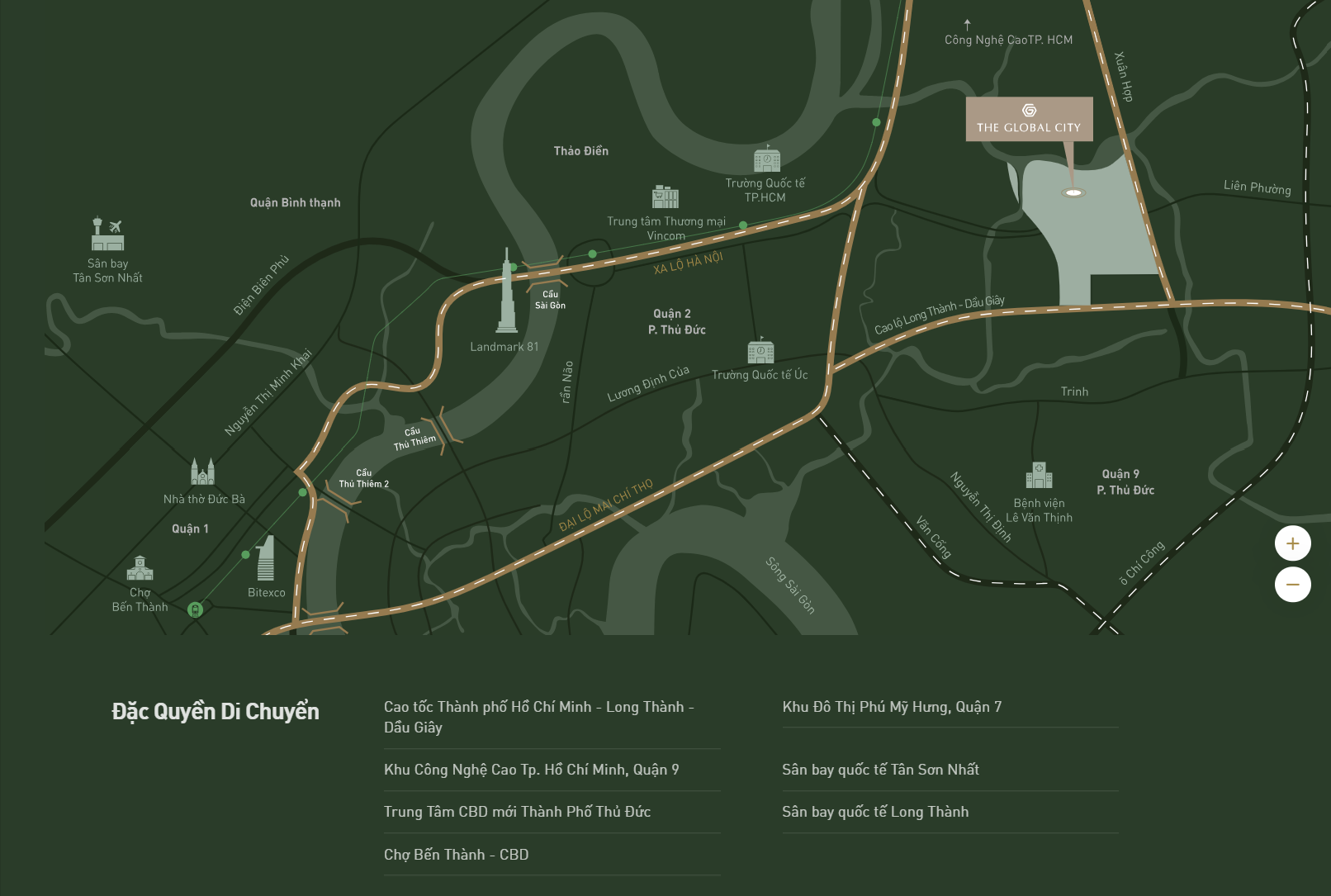This screenshot has width=1331, height=896.
Task: Open Sân bay quốc tế Tân Sơn Nhất entry
Action: 880,770
